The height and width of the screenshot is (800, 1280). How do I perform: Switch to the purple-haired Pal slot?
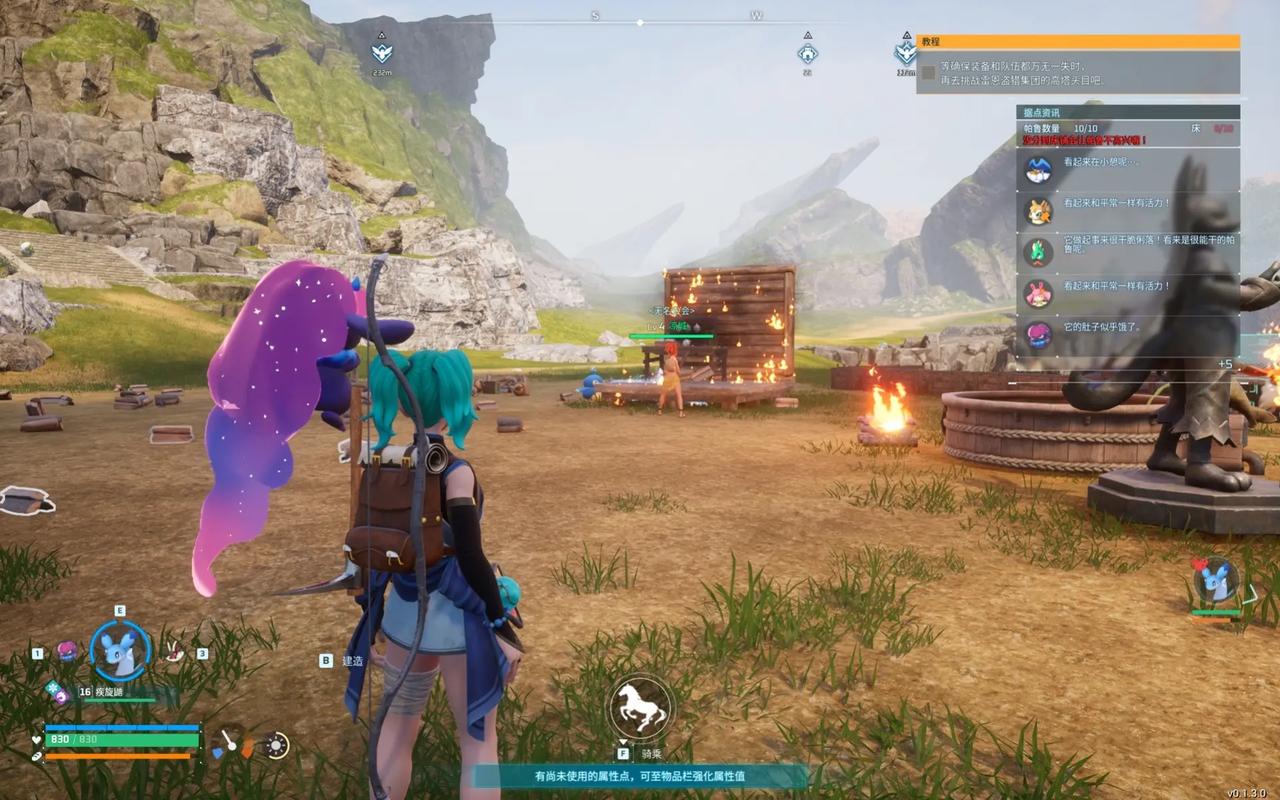[67, 652]
